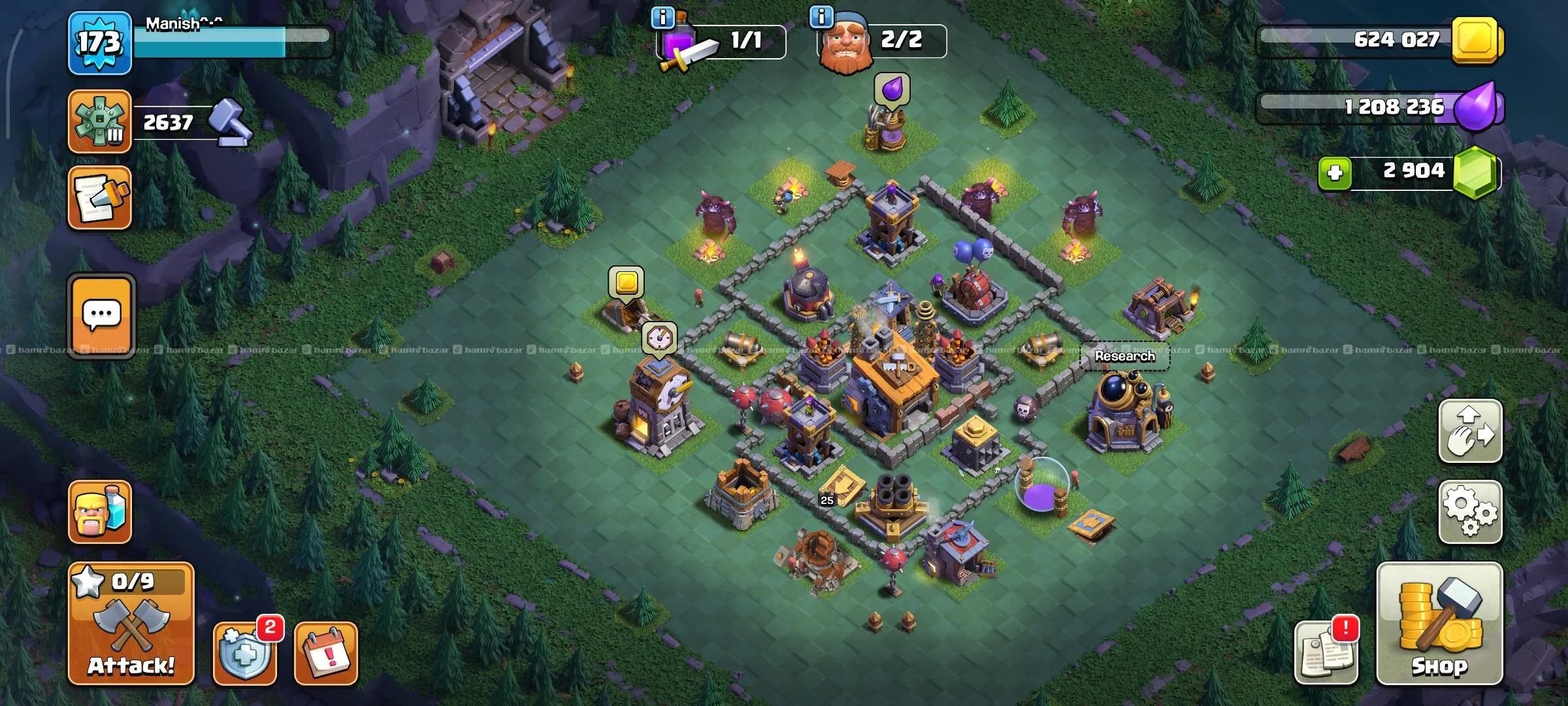Open the player profile level 173 badge
The width and height of the screenshot is (1568, 706).
click(x=100, y=43)
